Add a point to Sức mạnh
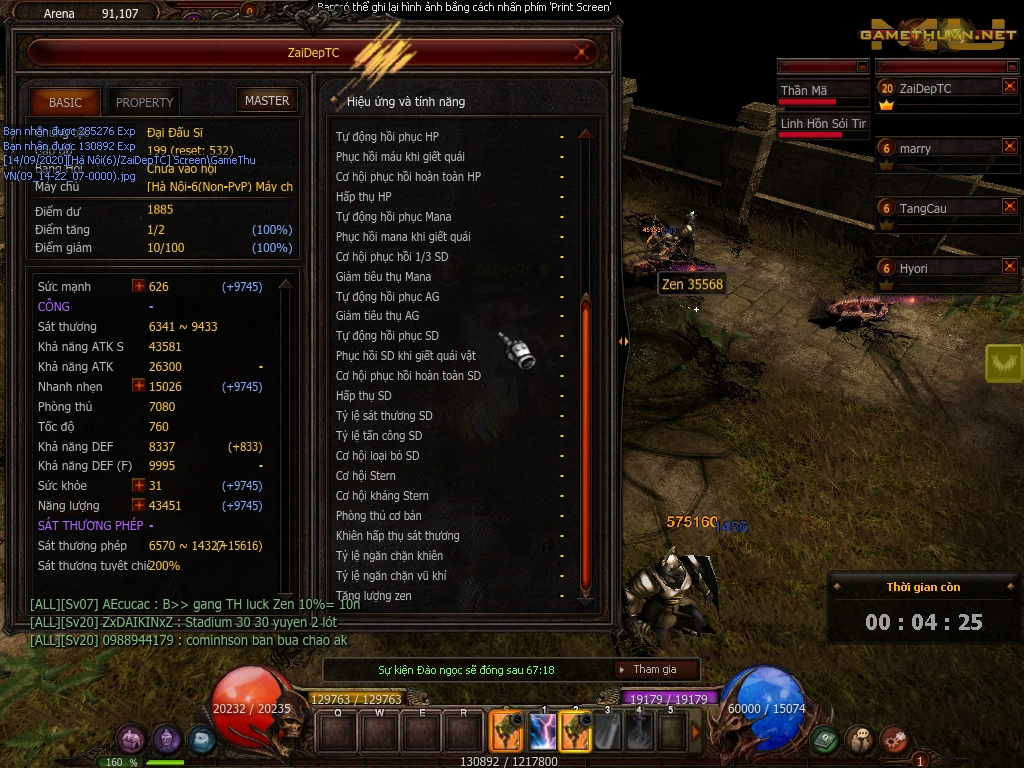This screenshot has width=1024, height=768. click(x=139, y=286)
